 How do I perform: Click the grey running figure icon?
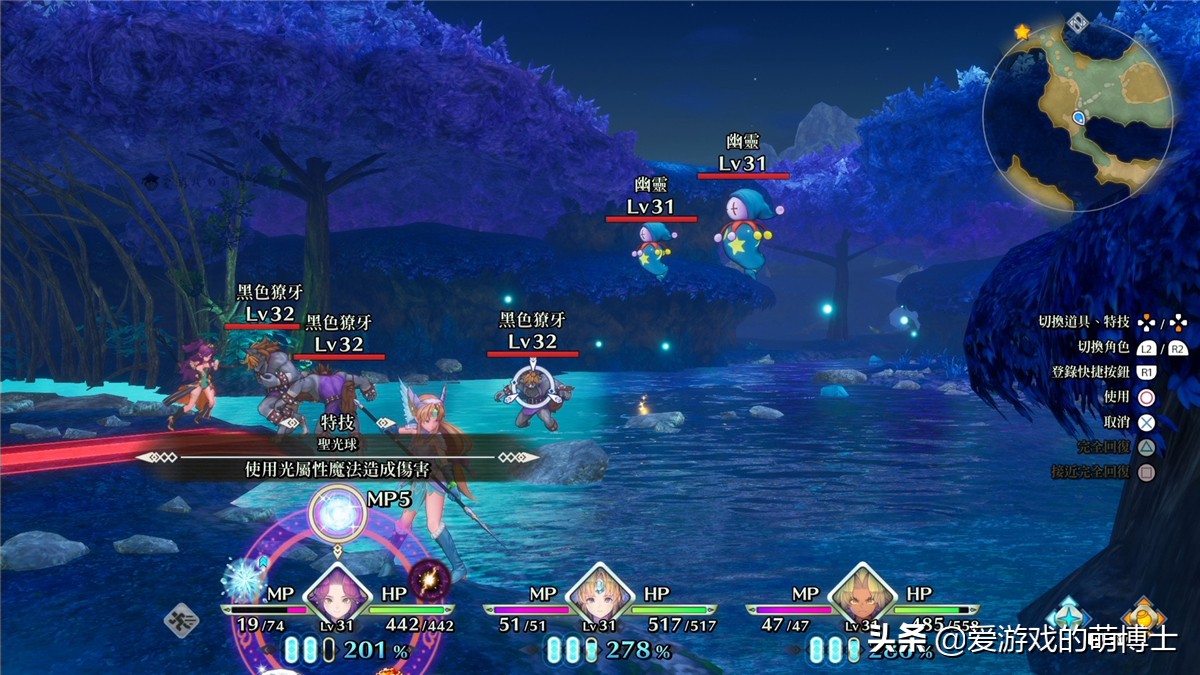click(x=182, y=620)
